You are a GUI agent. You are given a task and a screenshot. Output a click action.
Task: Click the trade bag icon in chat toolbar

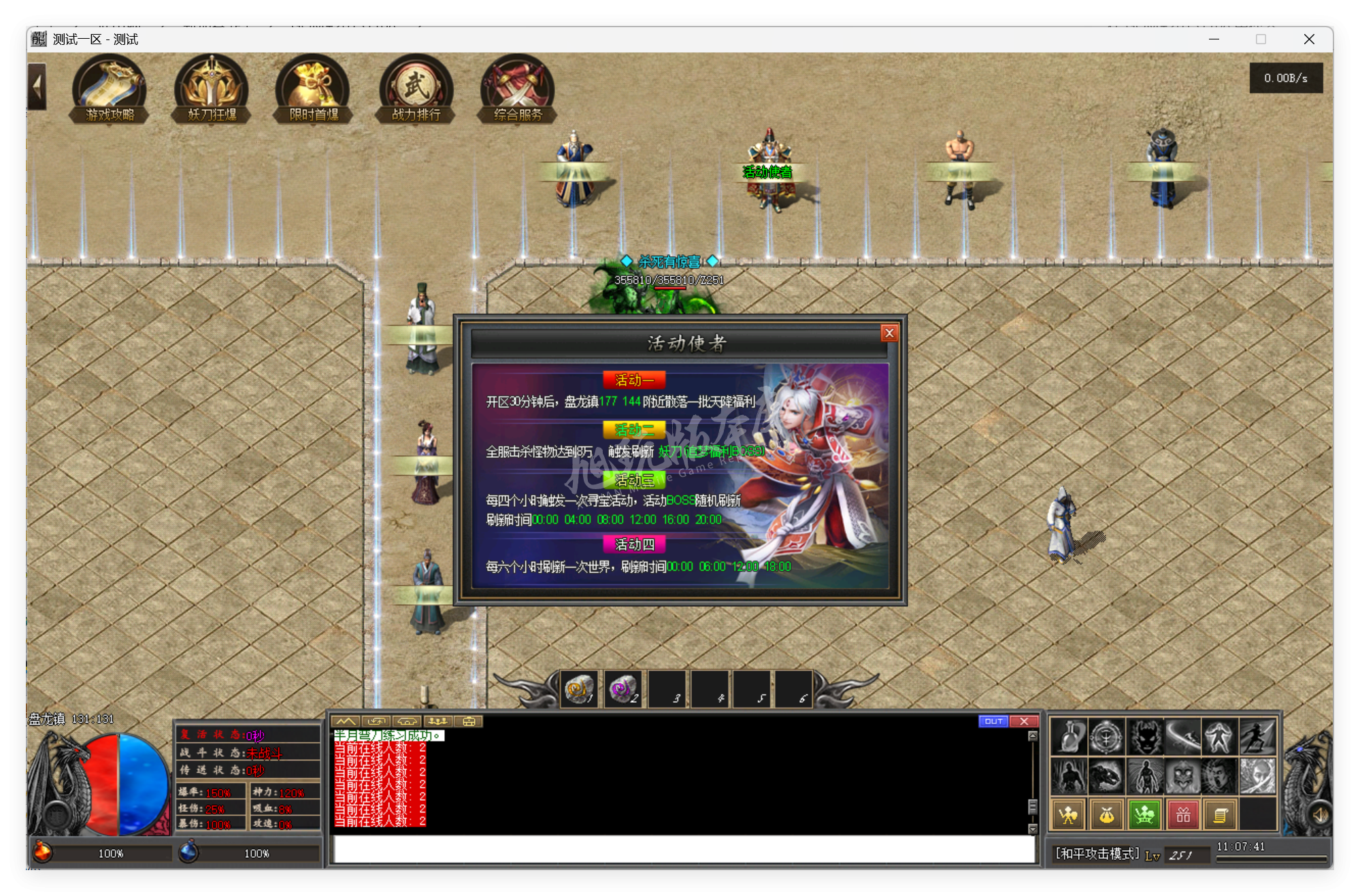click(467, 722)
